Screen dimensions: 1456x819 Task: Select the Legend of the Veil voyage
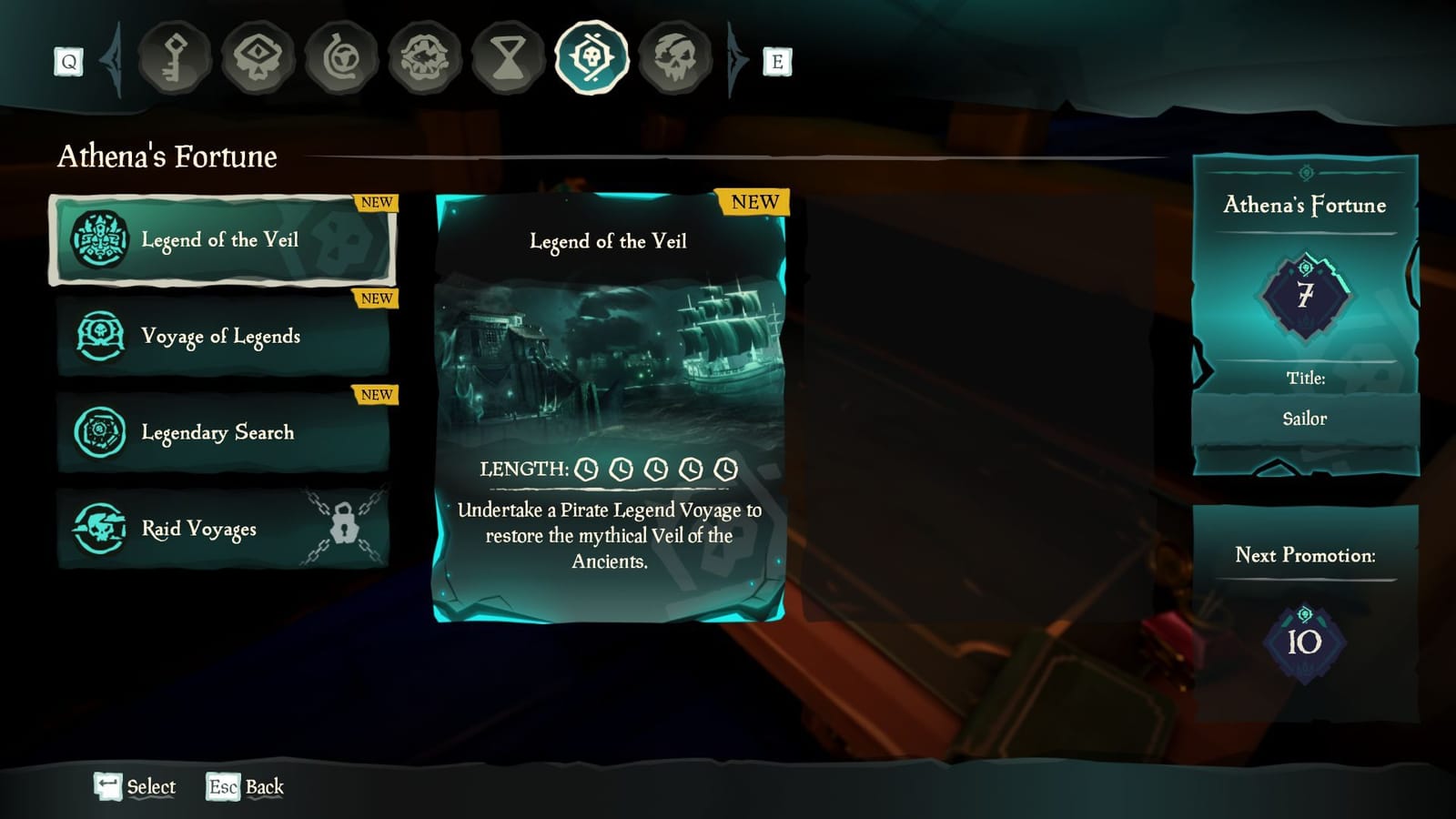(x=221, y=240)
